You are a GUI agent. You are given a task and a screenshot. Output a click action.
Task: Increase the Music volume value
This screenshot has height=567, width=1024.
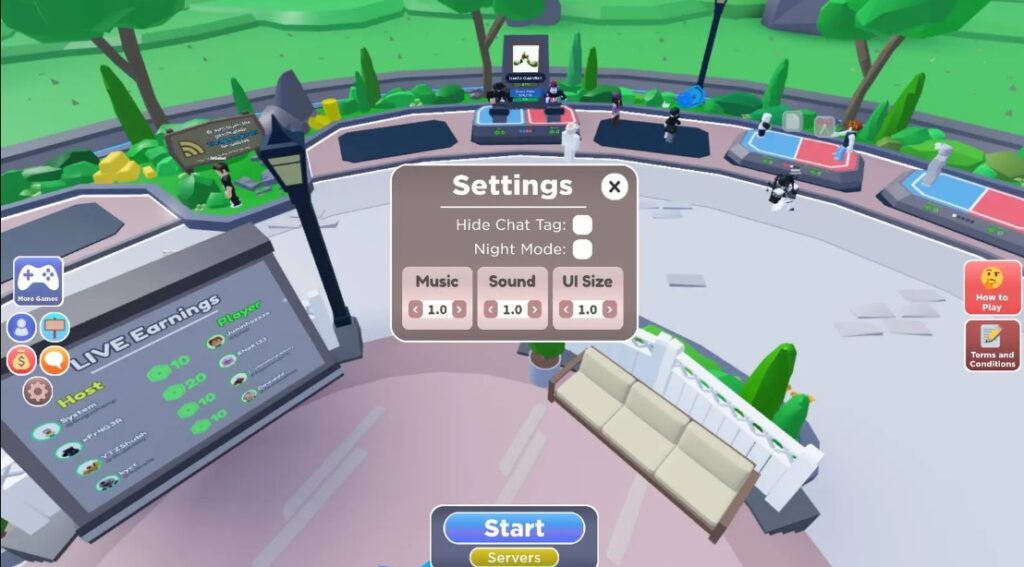click(x=459, y=310)
